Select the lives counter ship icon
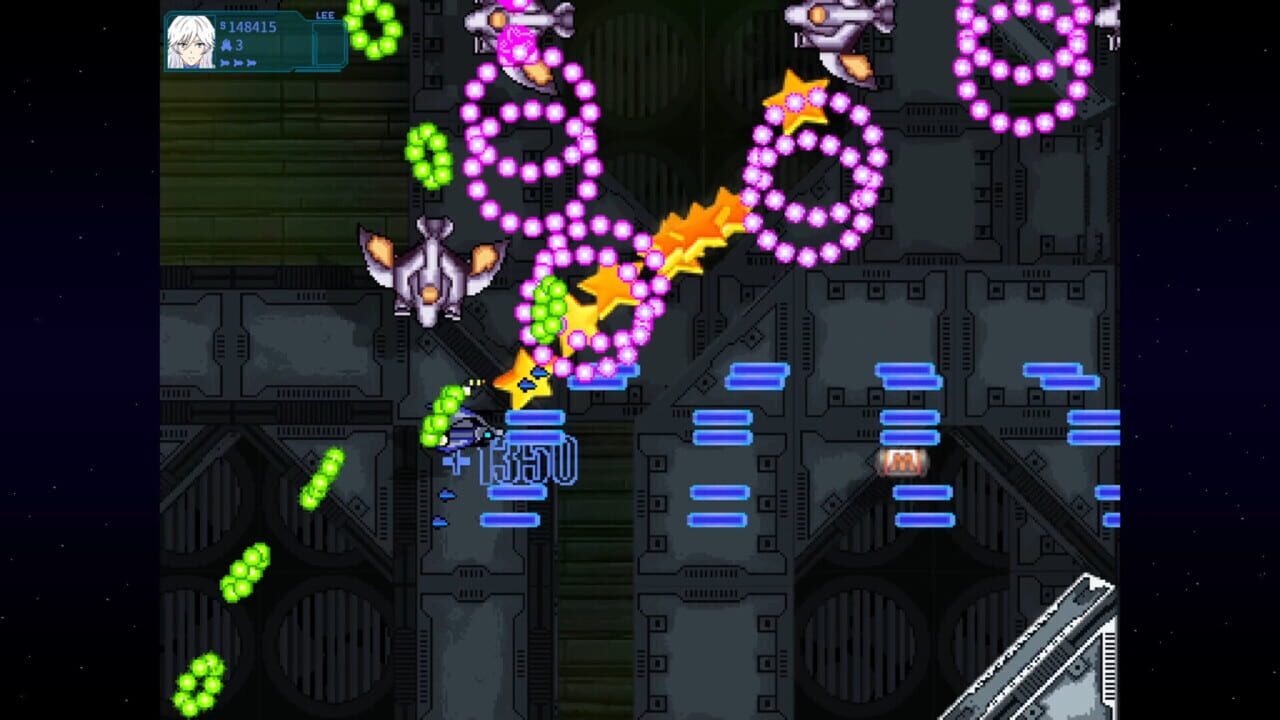 click(226, 44)
